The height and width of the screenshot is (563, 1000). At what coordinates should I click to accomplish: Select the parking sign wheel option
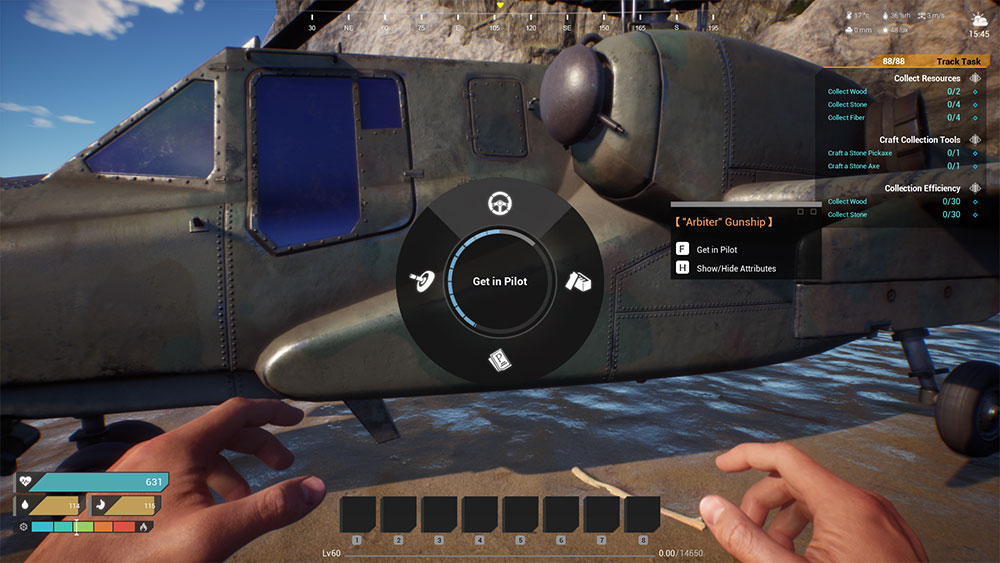pos(499,359)
